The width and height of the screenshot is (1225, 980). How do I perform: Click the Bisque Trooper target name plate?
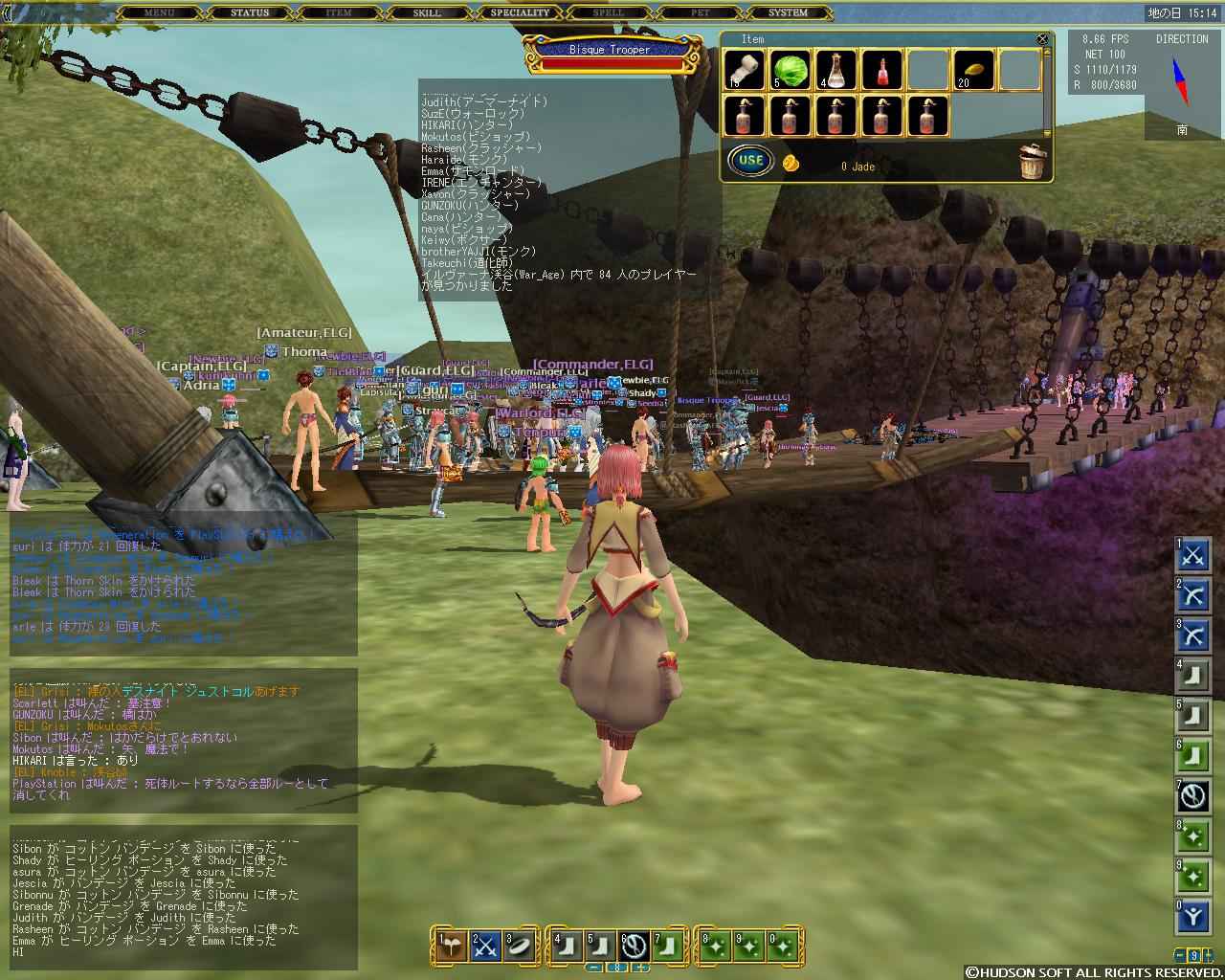(610, 49)
